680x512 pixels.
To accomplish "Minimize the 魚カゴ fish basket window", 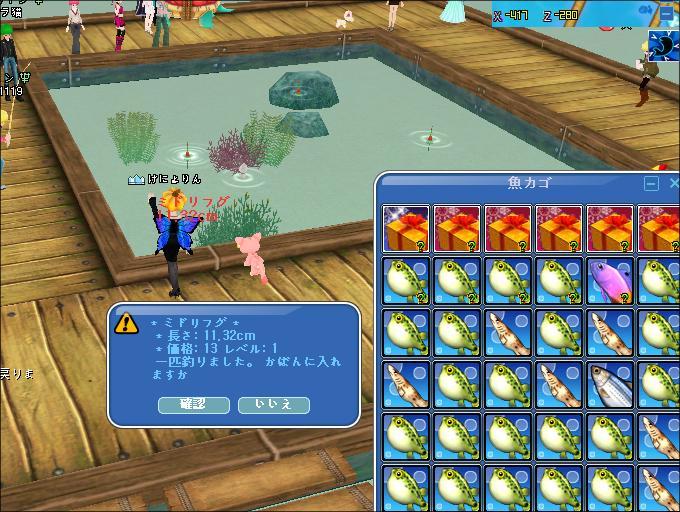I will click(x=651, y=184).
